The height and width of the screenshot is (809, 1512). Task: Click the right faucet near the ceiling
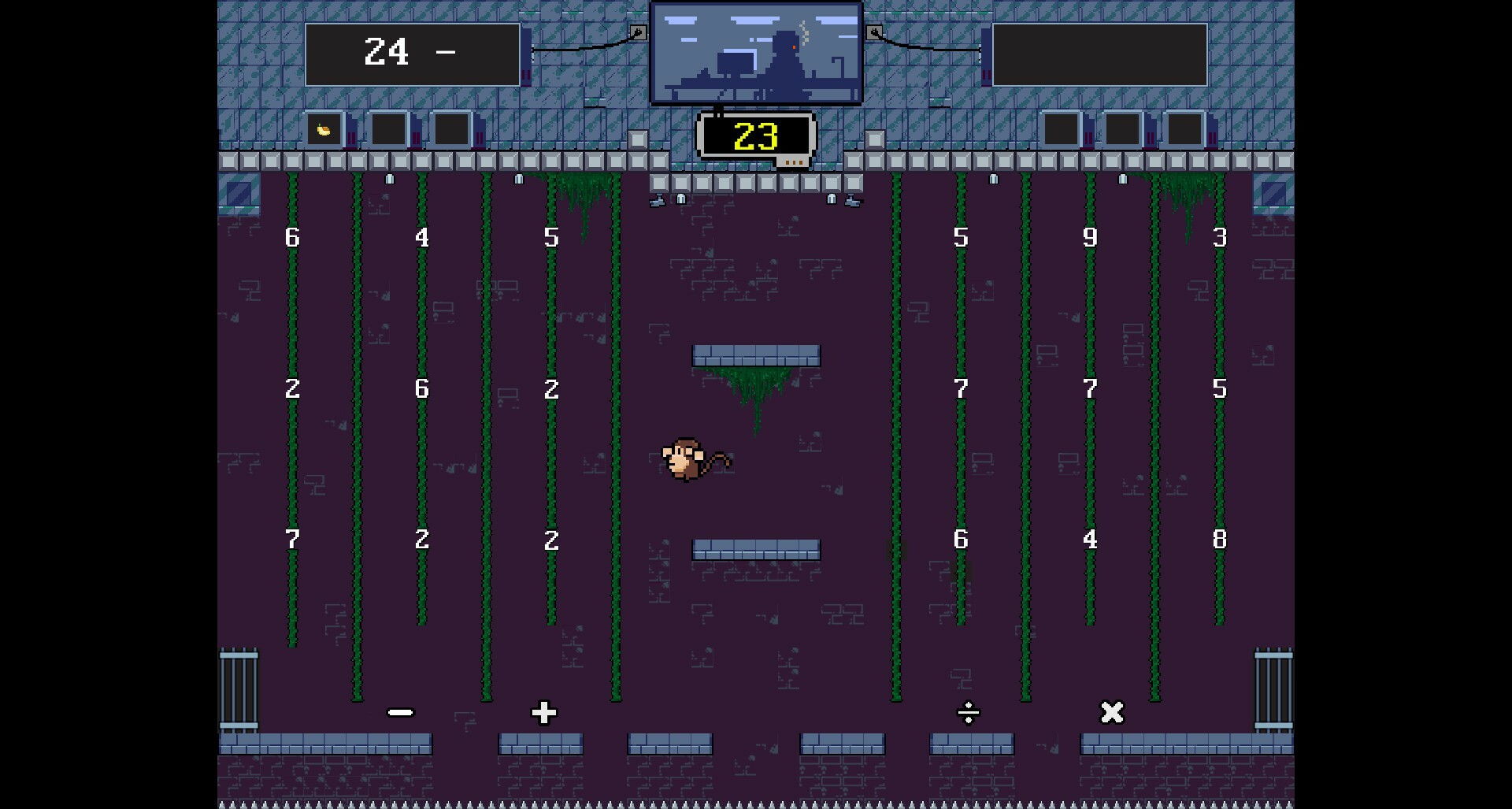click(x=855, y=199)
